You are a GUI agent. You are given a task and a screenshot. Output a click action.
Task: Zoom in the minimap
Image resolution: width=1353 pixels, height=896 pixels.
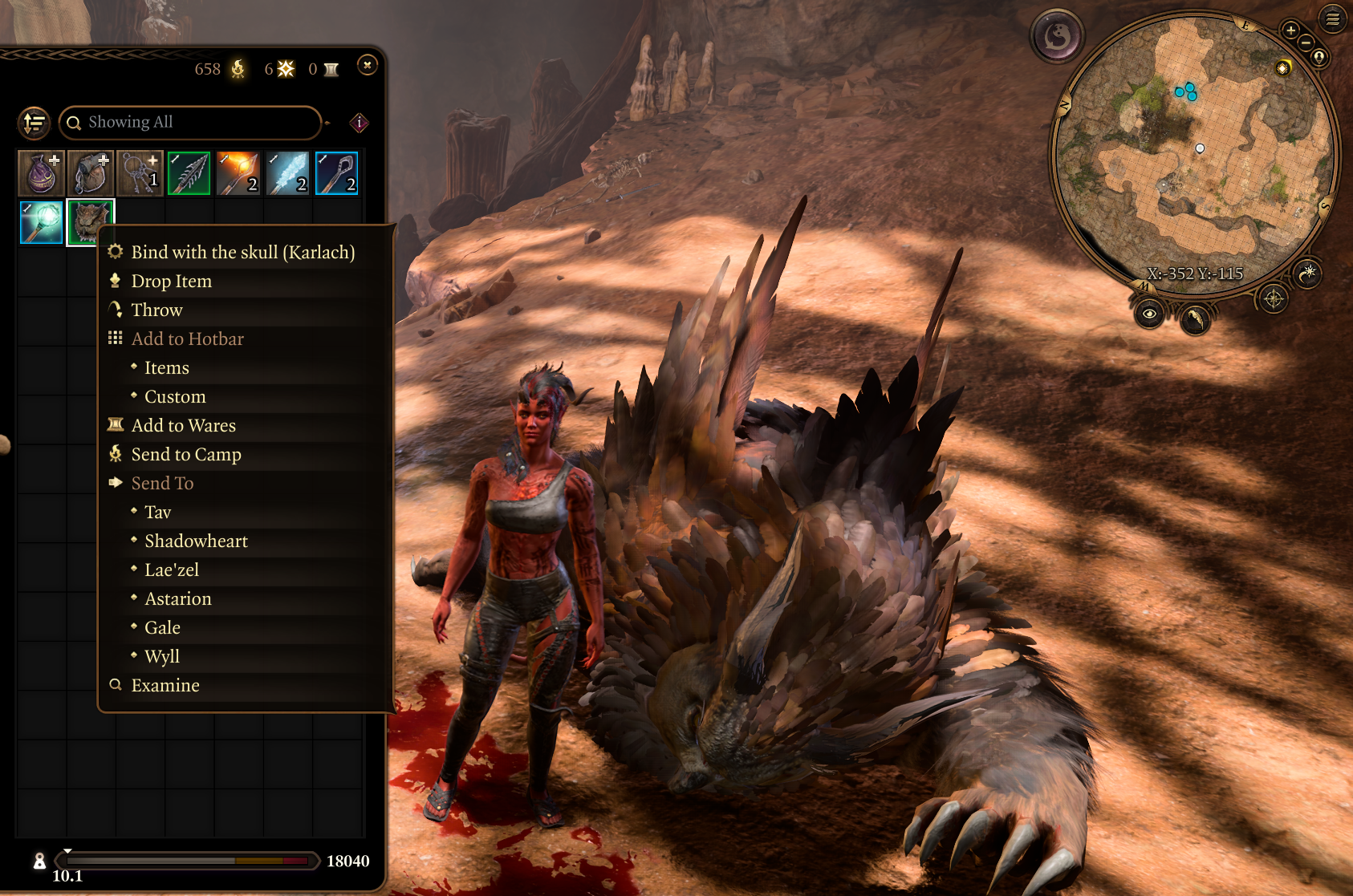(x=1290, y=30)
